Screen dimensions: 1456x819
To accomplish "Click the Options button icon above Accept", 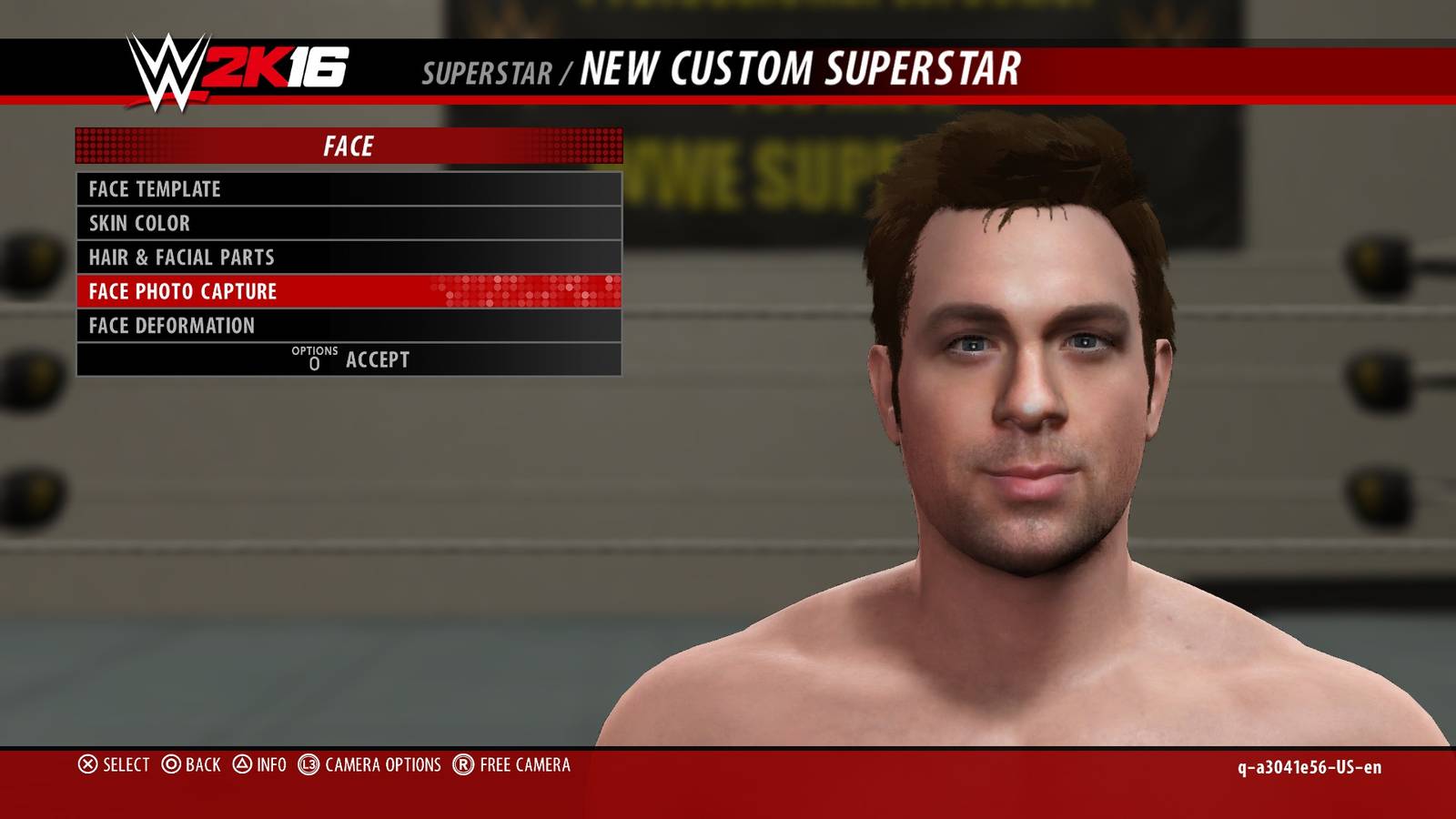I will pyautogui.click(x=314, y=359).
